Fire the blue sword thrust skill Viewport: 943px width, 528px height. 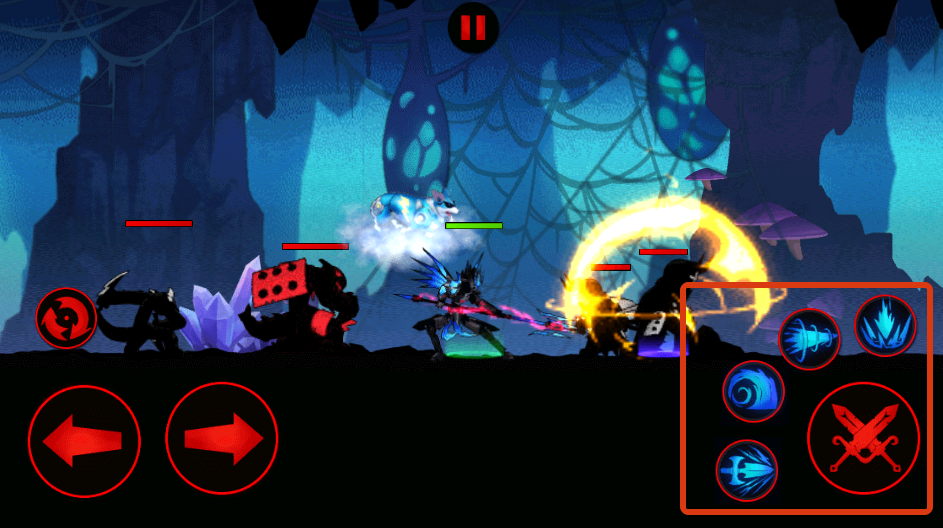(747, 470)
